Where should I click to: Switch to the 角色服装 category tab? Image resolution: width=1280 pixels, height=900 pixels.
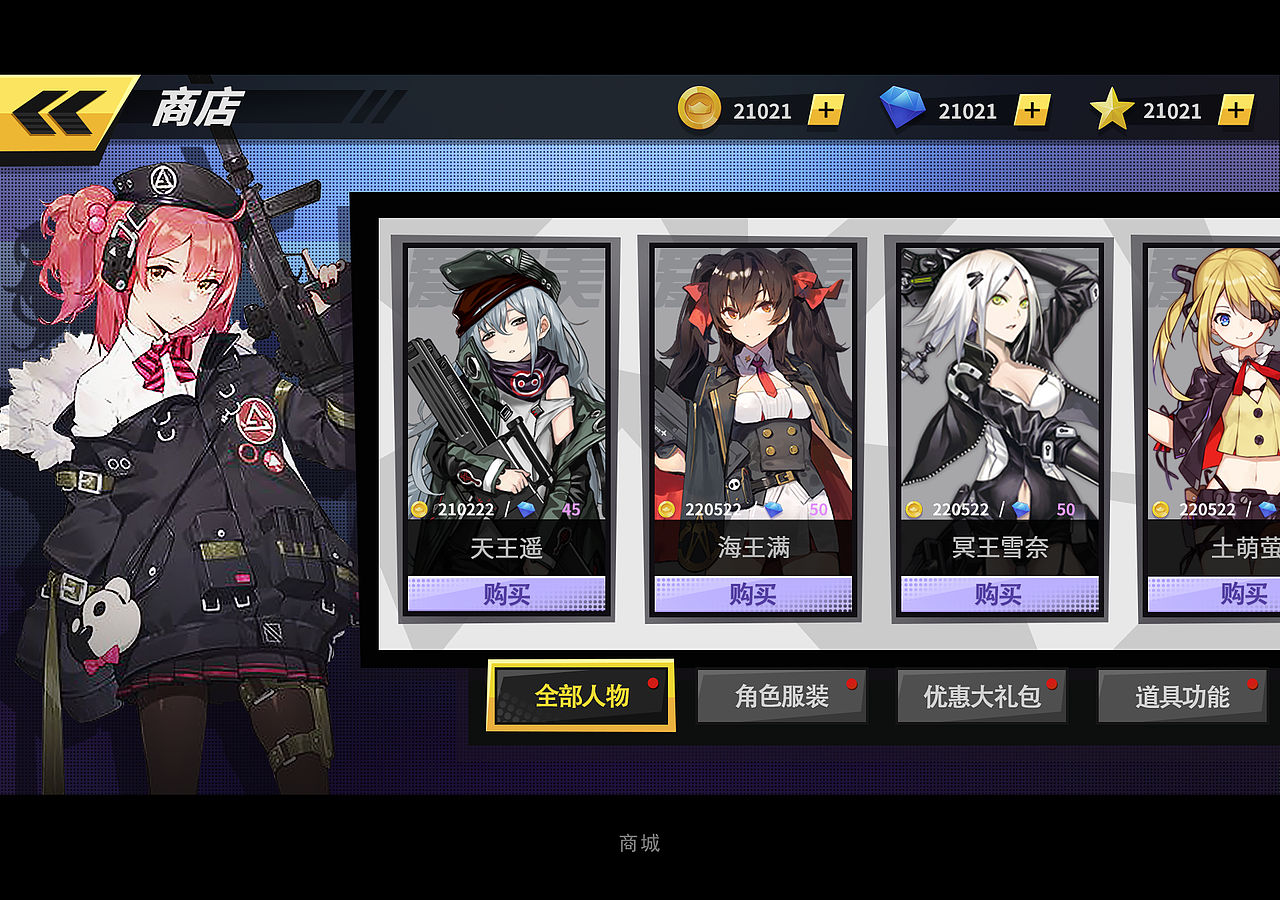(782, 695)
